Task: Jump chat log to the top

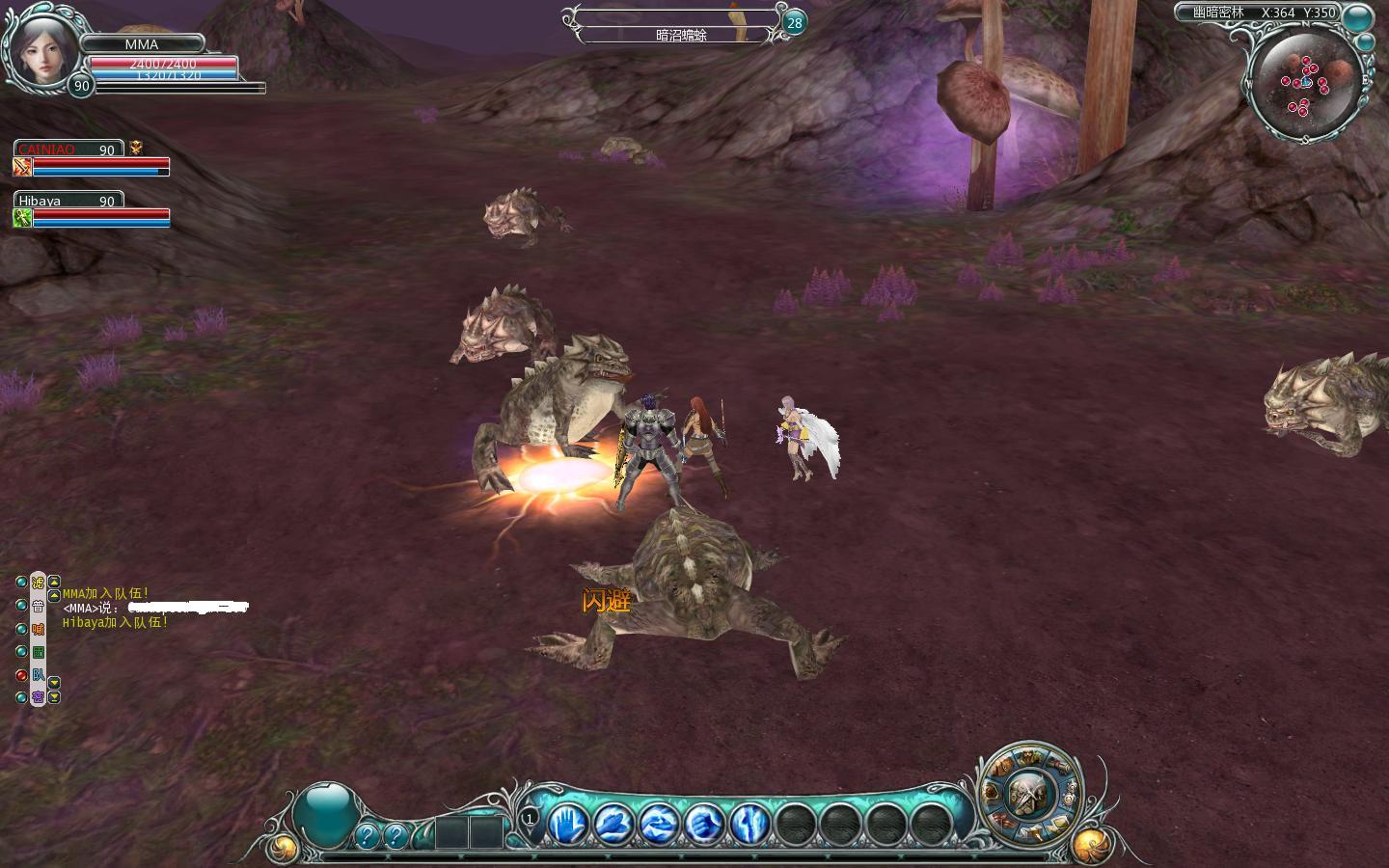Action: point(55,582)
